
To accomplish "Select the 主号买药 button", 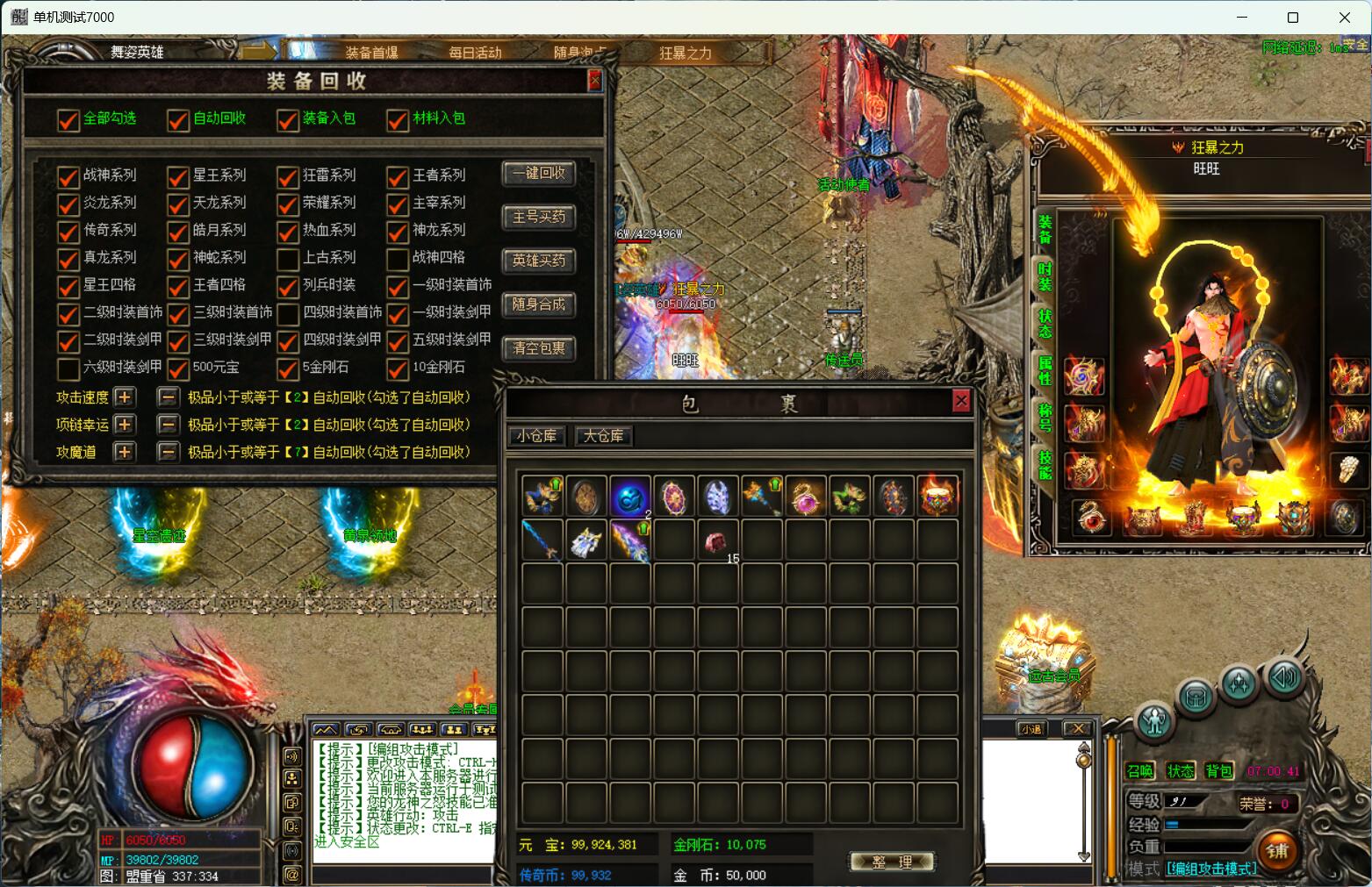I will click(x=539, y=217).
